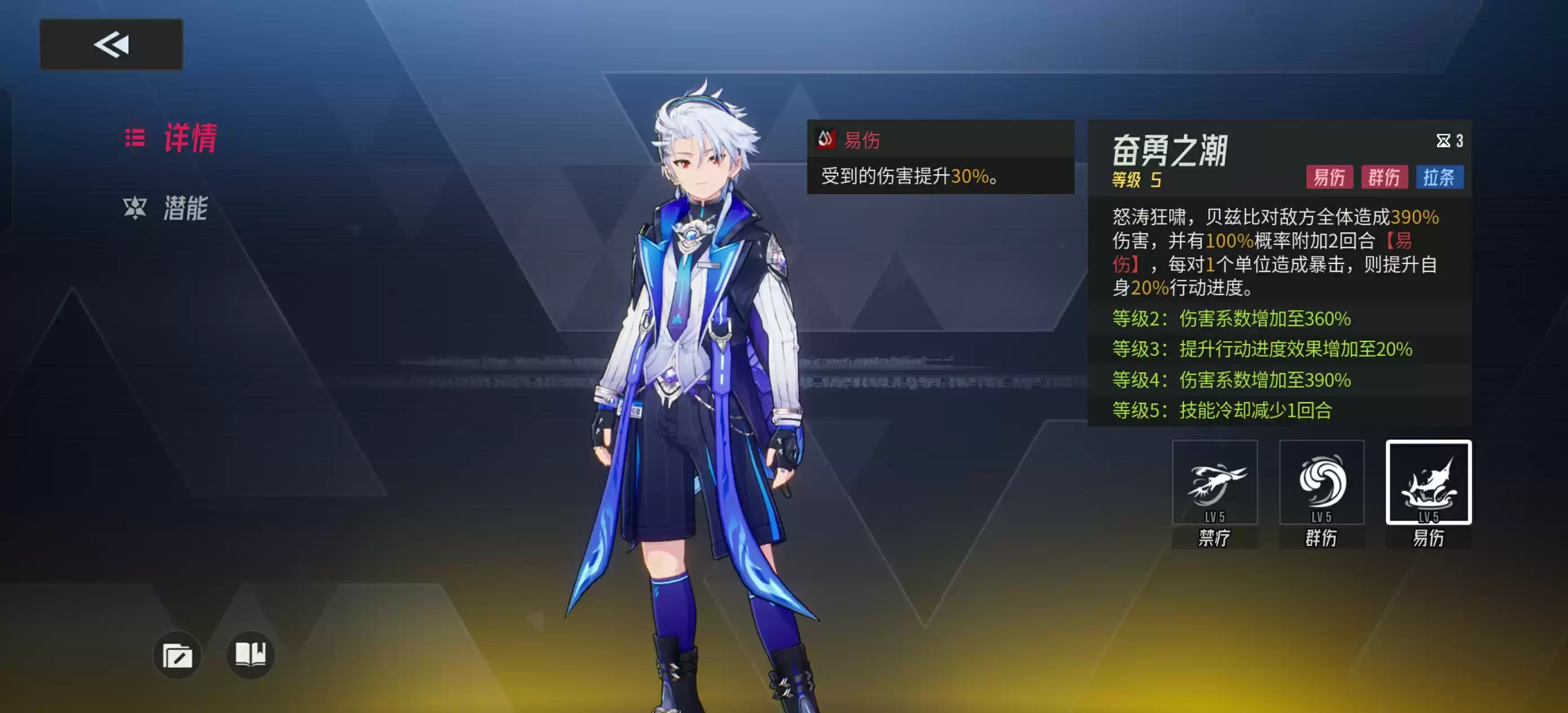Select the 禁疗 squid skill icon

[x=1214, y=483]
